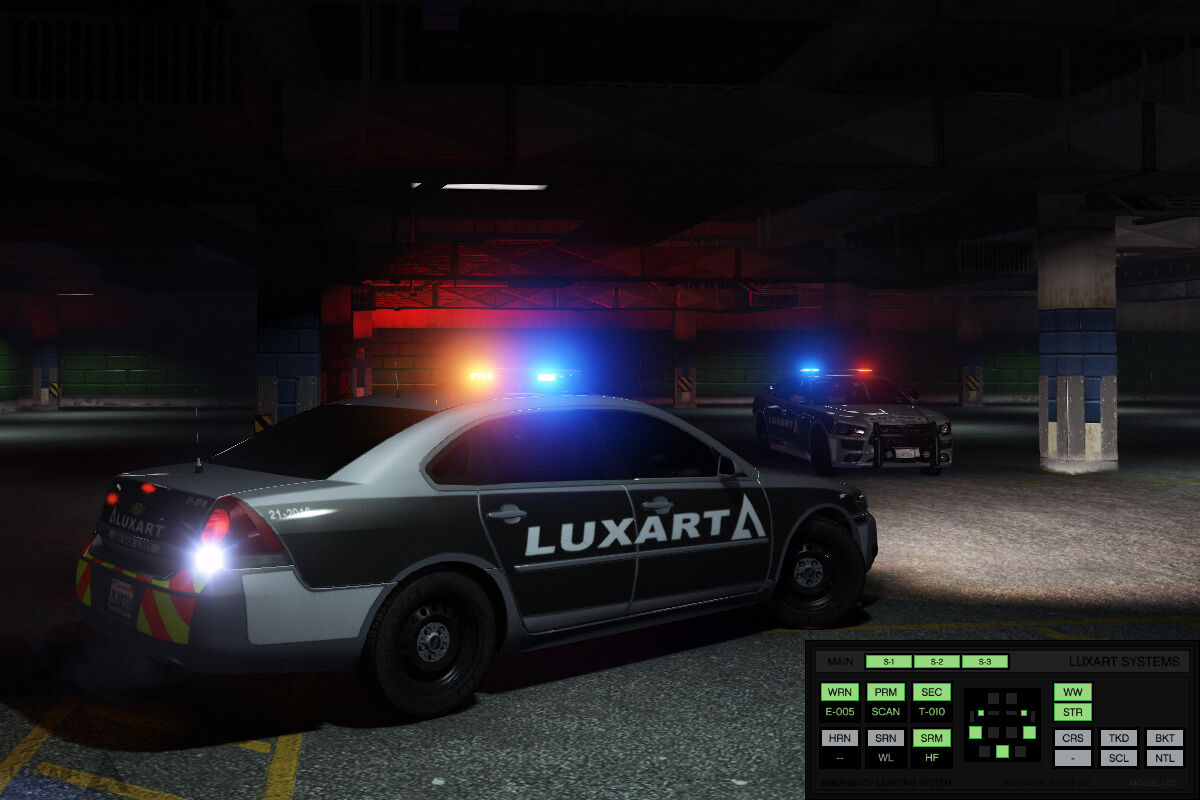Activate the S-3 stage button
Viewport: 1200px width, 800px height.
click(985, 662)
